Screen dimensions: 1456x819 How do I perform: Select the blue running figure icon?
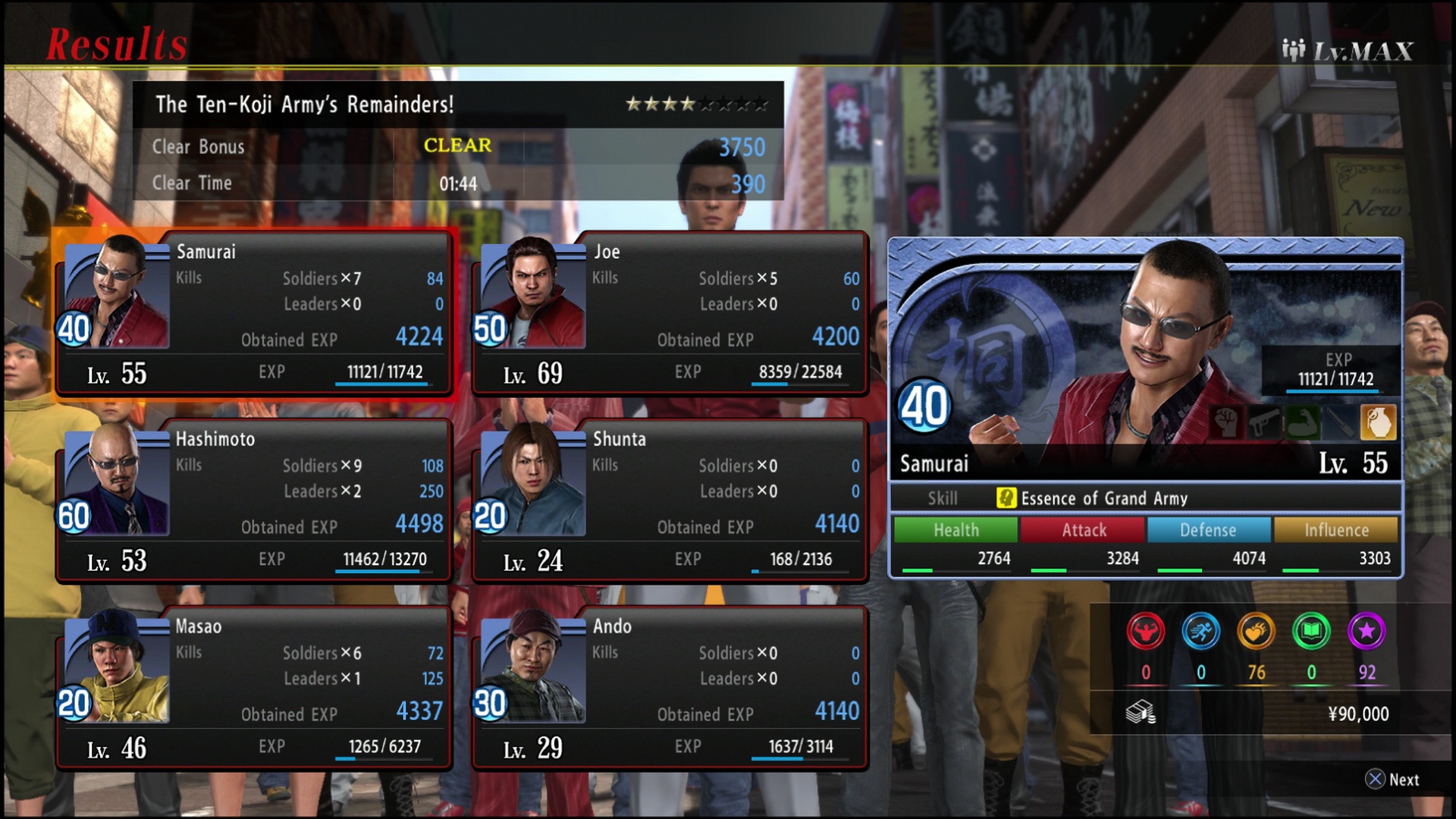click(x=1201, y=632)
